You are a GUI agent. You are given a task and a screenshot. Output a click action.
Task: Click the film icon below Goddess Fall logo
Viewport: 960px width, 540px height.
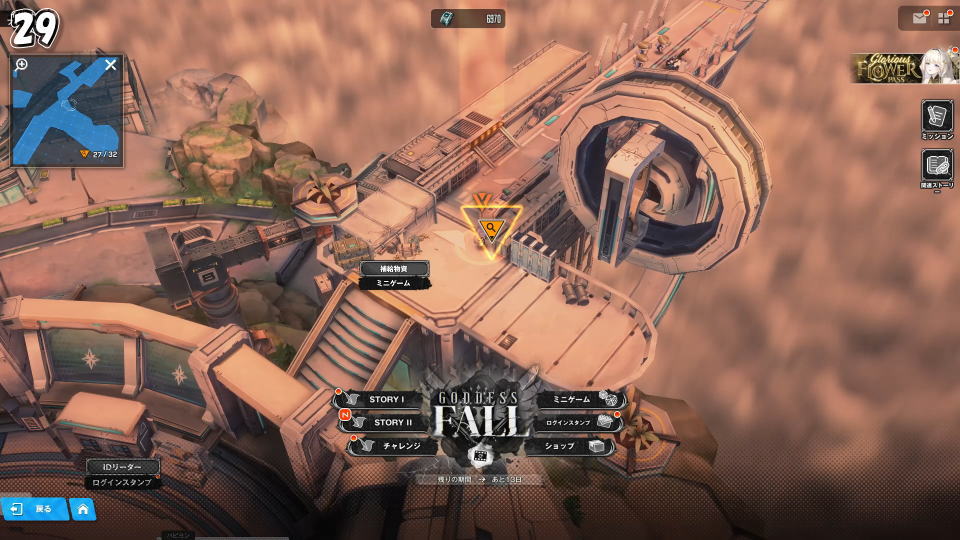coord(480,457)
